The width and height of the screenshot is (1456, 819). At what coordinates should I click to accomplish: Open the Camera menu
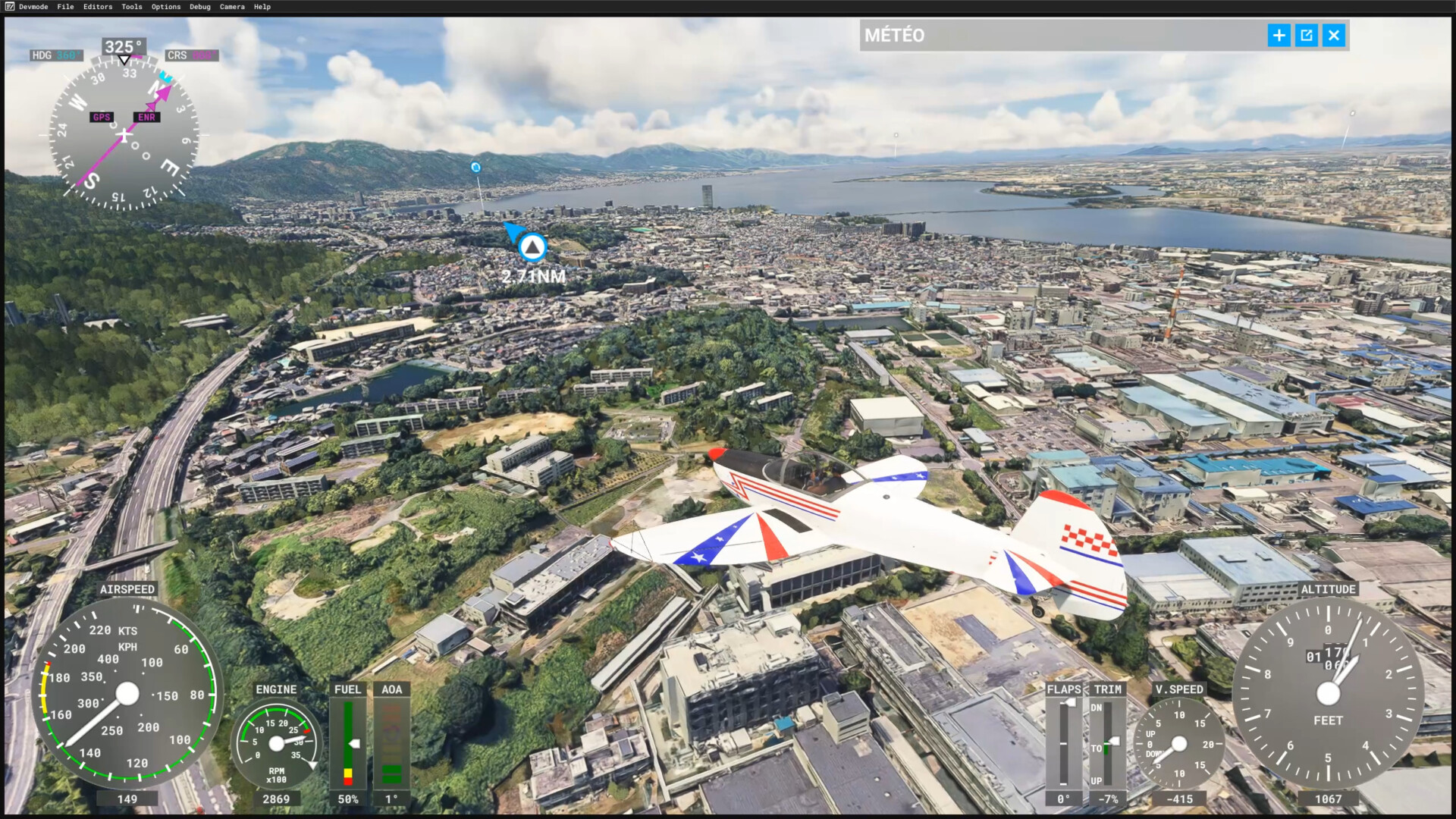(x=232, y=7)
